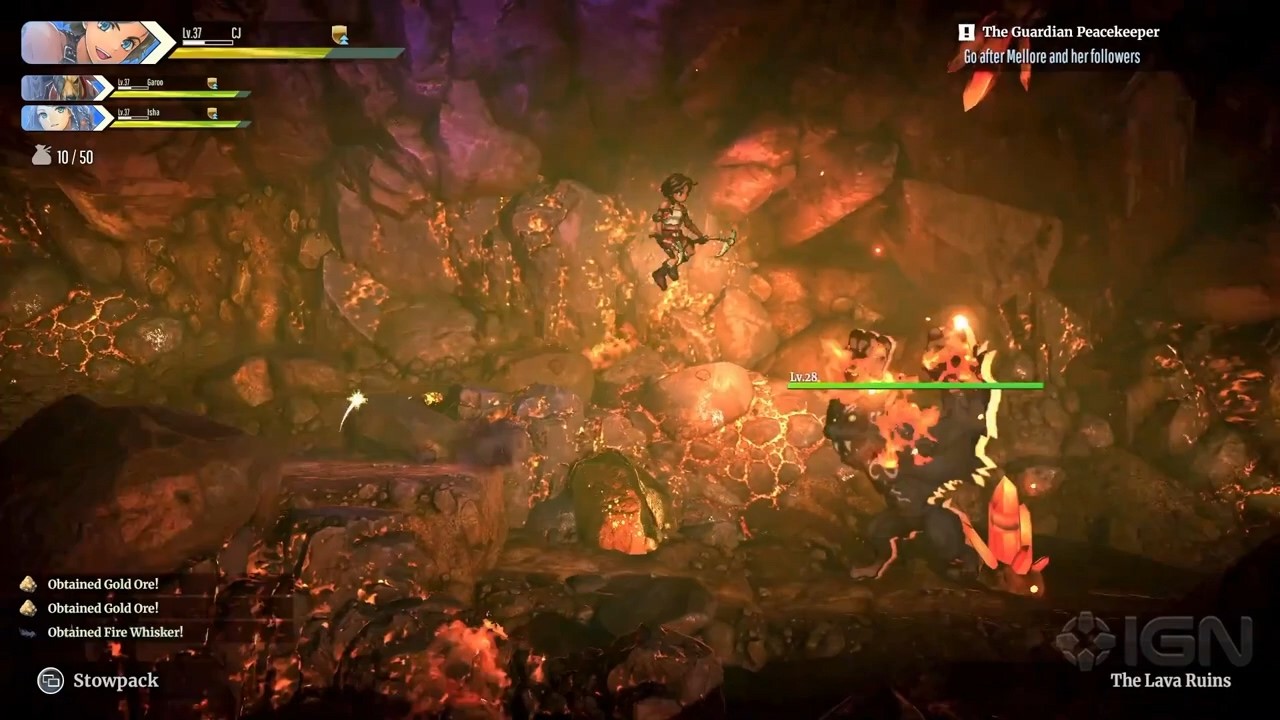Image resolution: width=1280 pixels, height=720 pixels.
Task: Click the loot bag capacity icon
Action: point(41,156)
